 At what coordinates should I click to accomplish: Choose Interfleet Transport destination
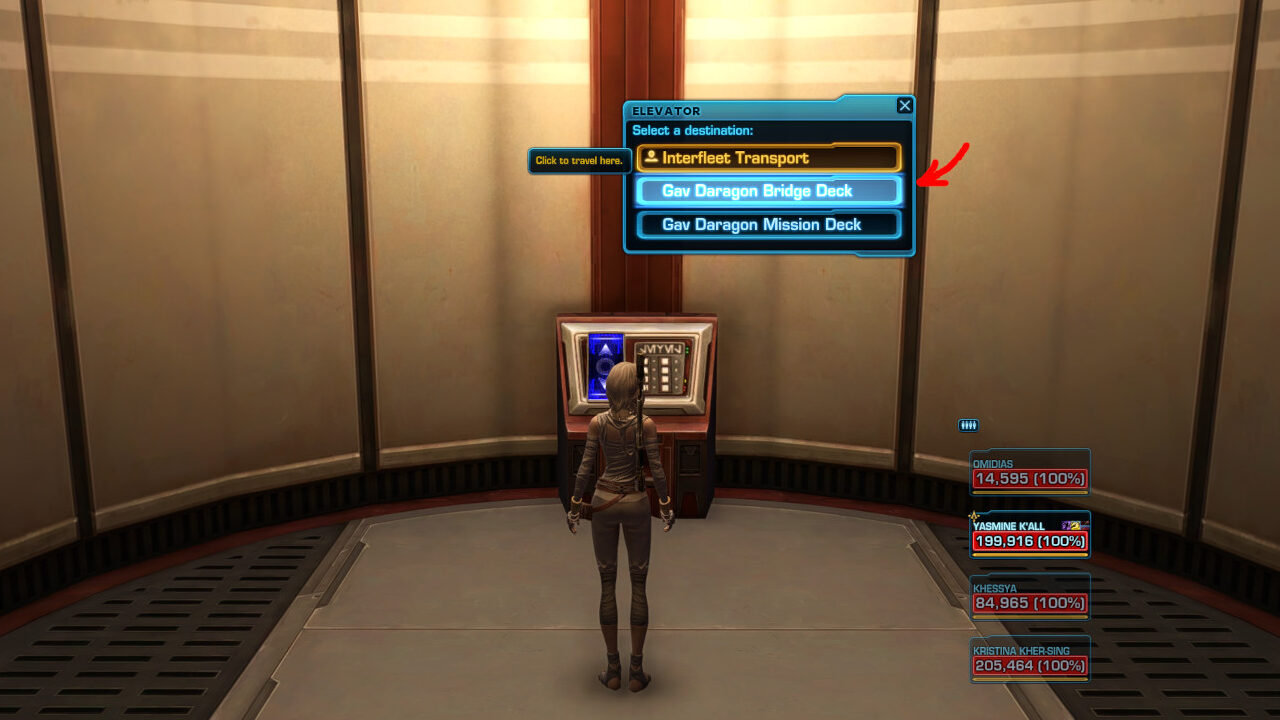(x=768, y=158)
